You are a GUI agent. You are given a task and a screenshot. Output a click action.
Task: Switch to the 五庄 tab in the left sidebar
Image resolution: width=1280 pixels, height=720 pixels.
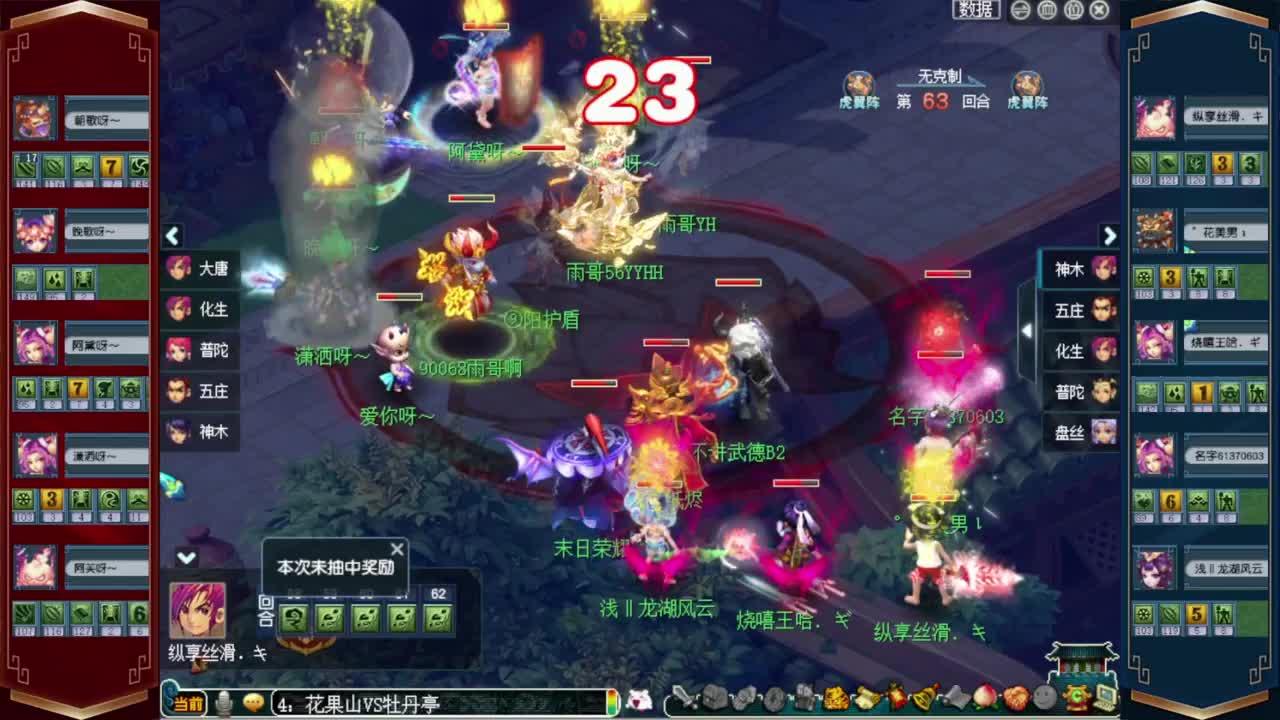click(200, 392)
